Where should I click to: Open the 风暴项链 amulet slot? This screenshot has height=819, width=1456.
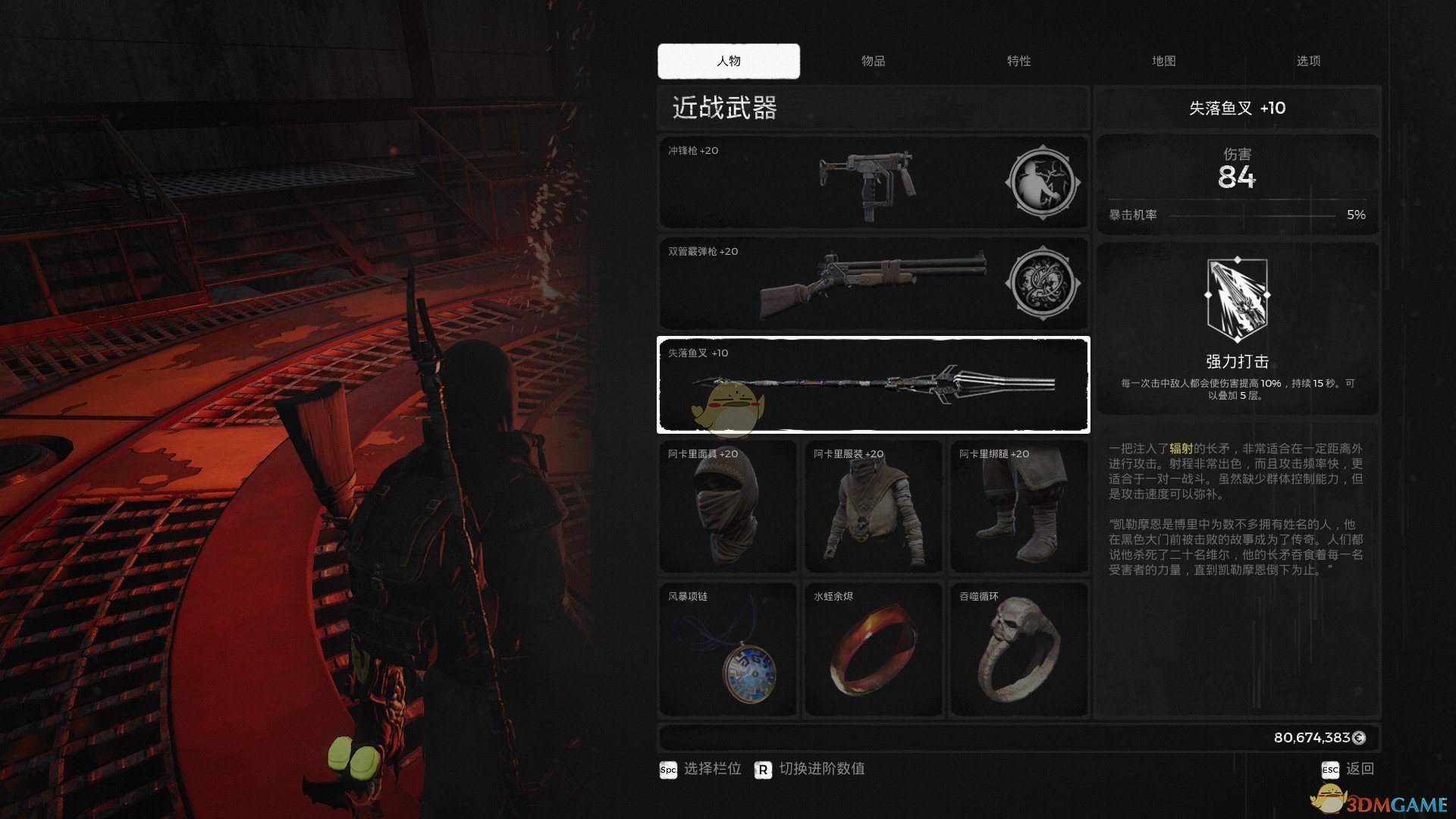point(727,648)
